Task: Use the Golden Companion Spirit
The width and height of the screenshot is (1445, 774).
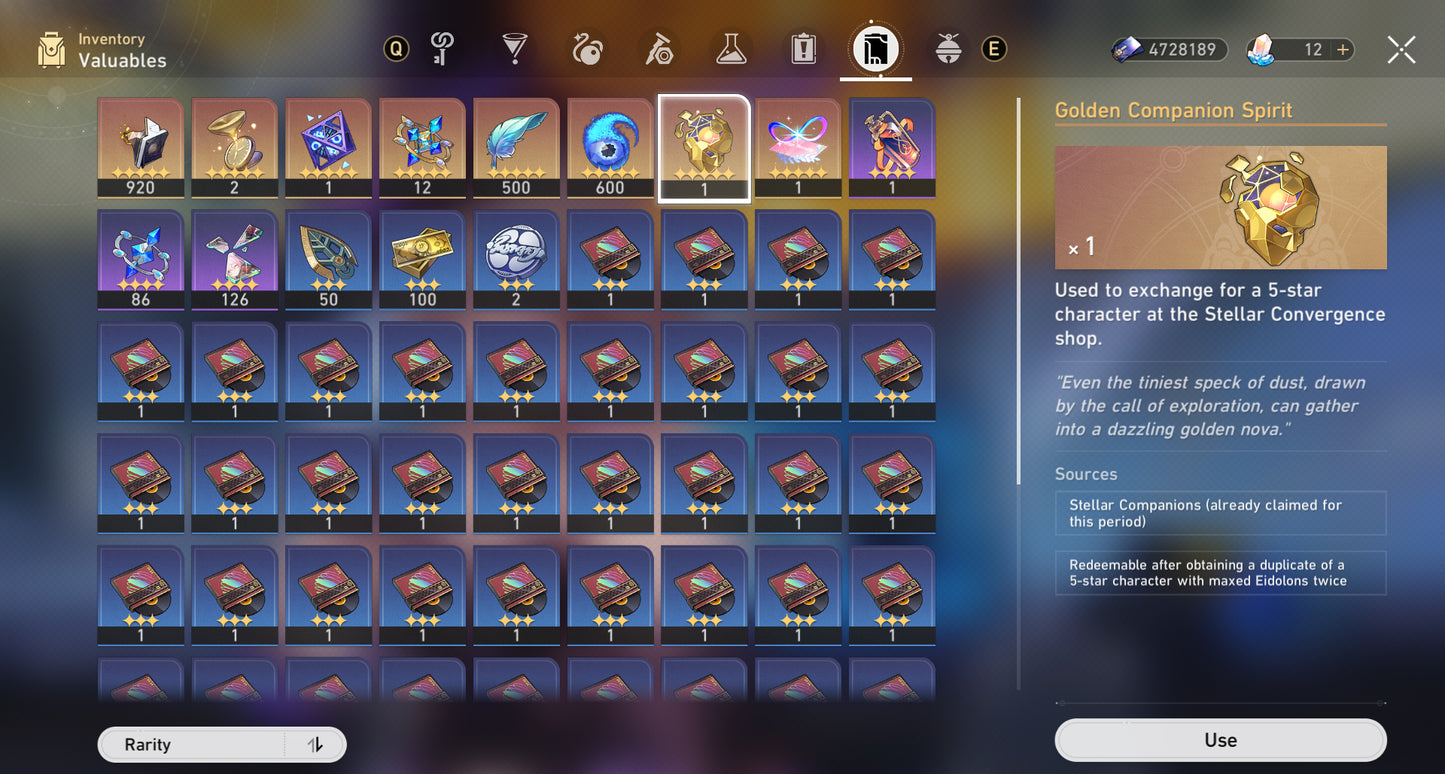Action: [1220, 740]
